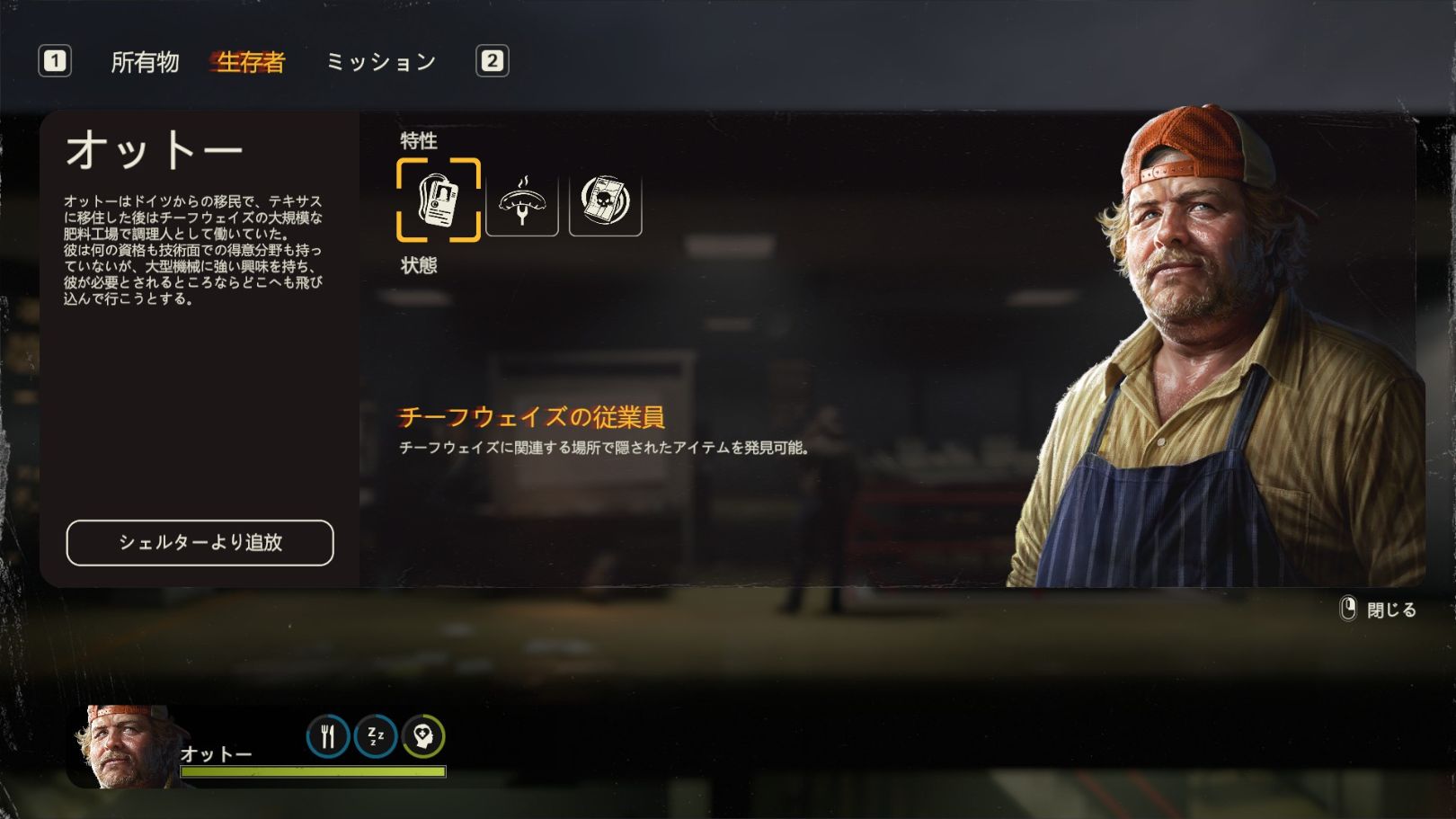1456x819 pixels.
Task: Select the skull card trait icon
Action: (x=606, y=200)
